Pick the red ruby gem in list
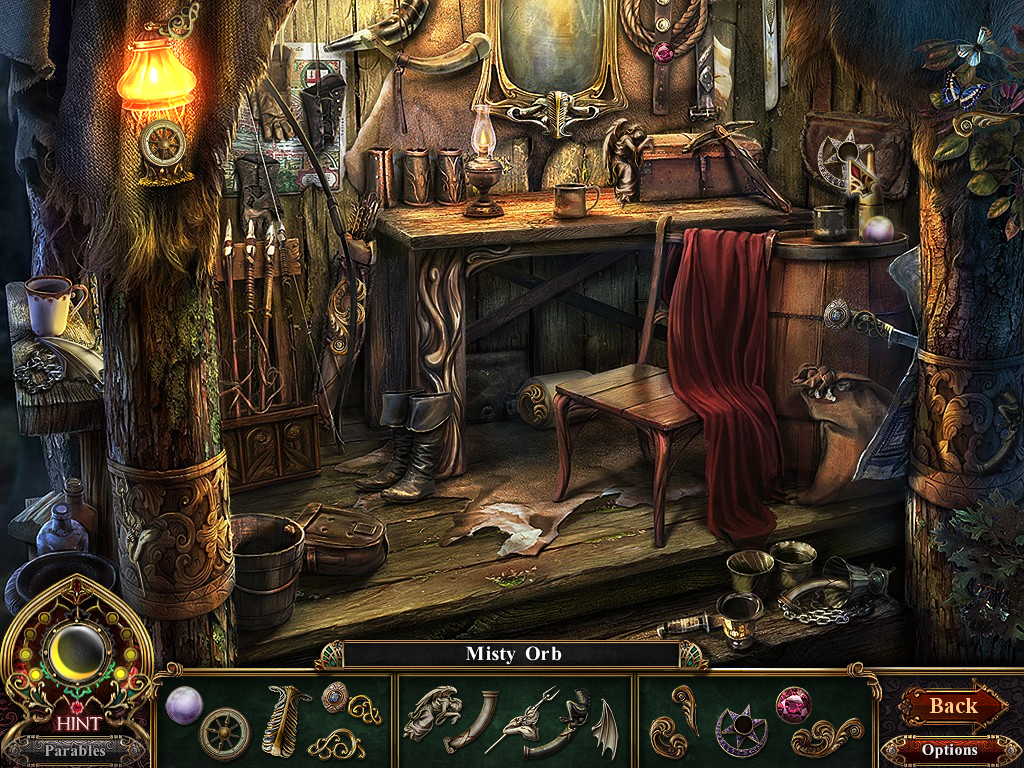Screen dimensions: 1024x768 click(794, 704)
